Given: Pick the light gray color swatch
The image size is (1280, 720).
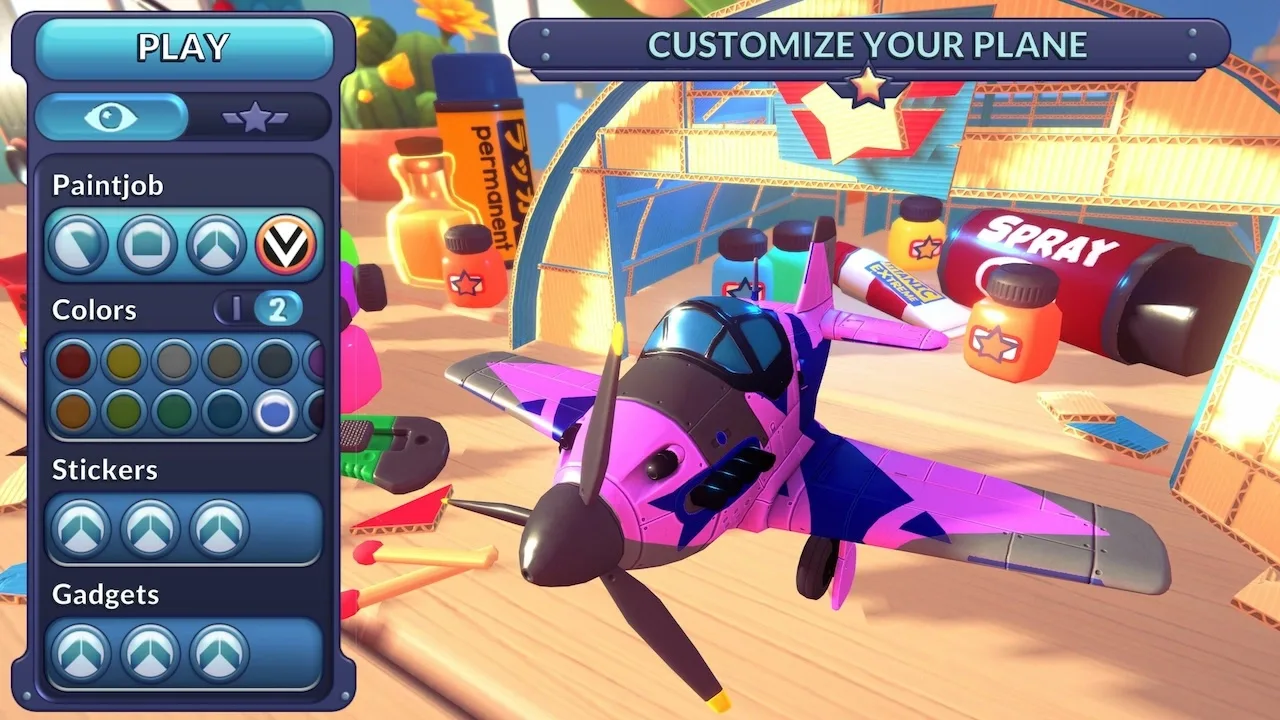Looking at the screenshot, I should coord(174,361).
